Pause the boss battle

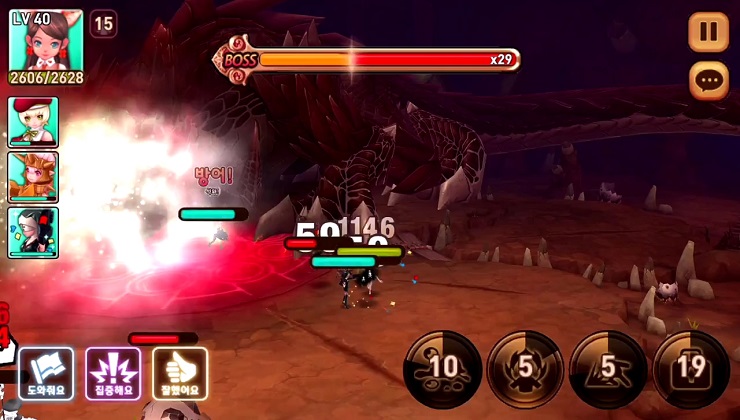pyautogui.click(x=708, y=32)
